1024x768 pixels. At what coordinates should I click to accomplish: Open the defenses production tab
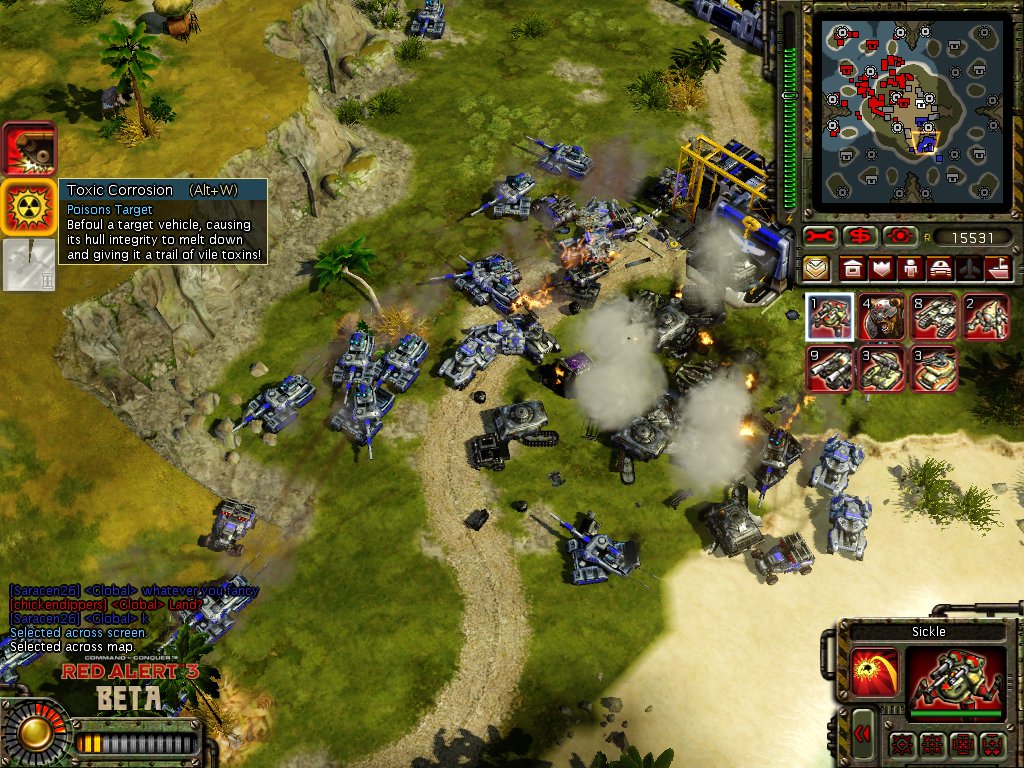(x=882, y=269)
